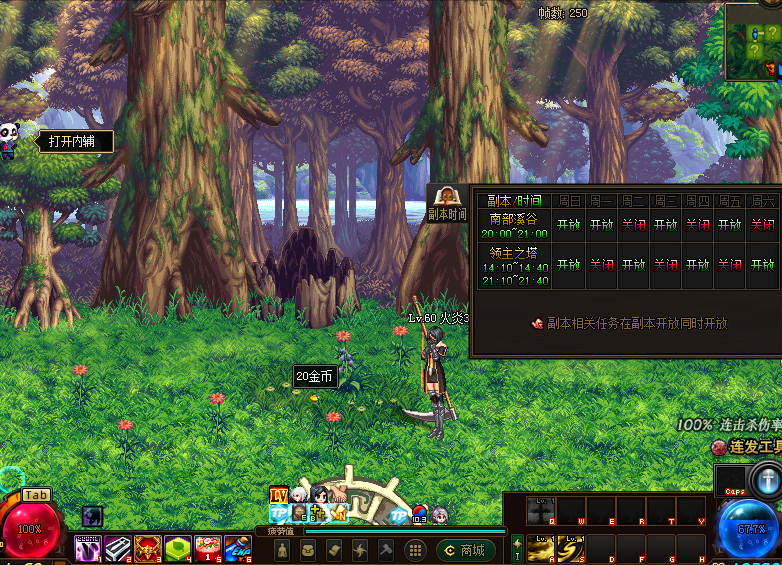This screenshot has width=782, height=565.
Task: Use the red demon mask item in slot 3
Action: pos(148,548)
